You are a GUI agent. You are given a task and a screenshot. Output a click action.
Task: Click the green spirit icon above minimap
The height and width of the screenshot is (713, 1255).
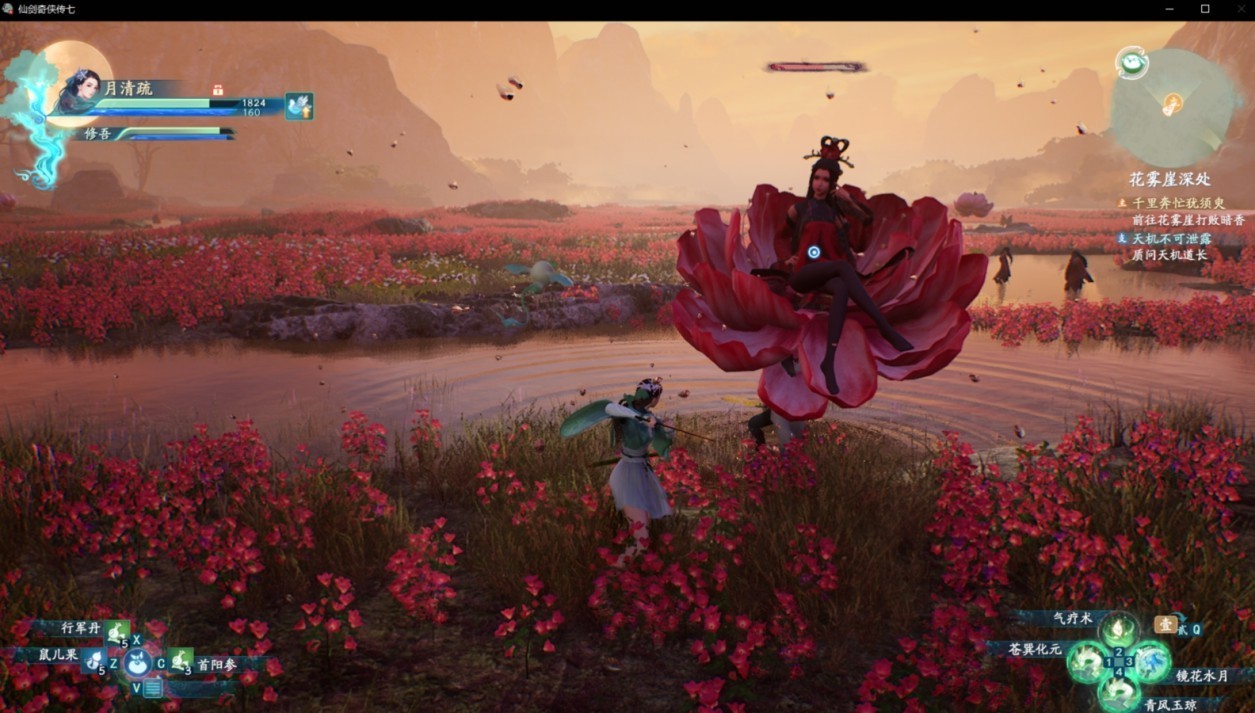(1131, 62)
